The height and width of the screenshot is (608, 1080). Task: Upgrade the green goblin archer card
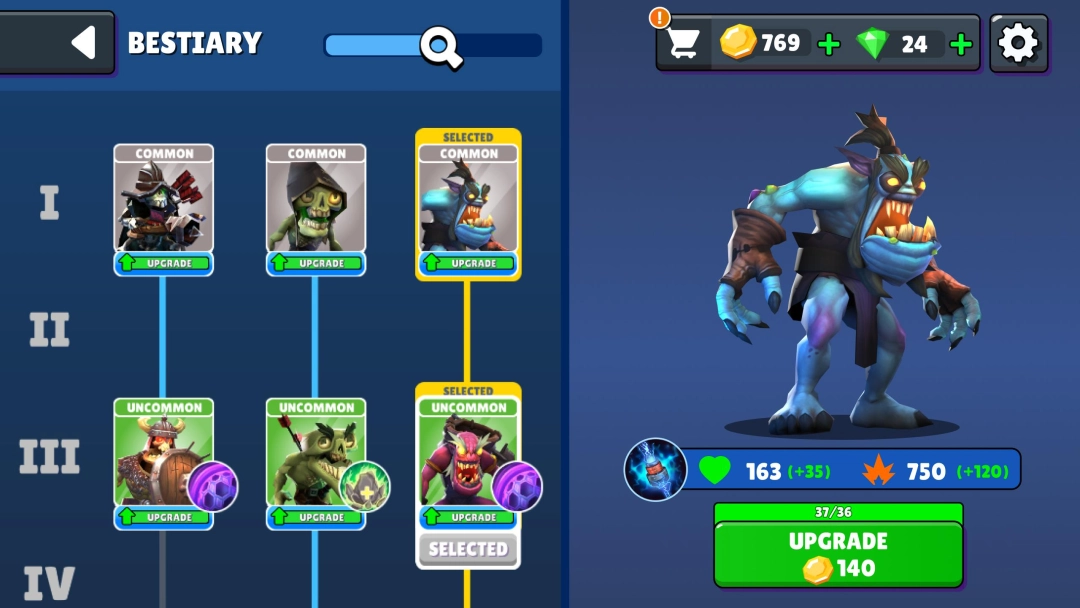316,517
